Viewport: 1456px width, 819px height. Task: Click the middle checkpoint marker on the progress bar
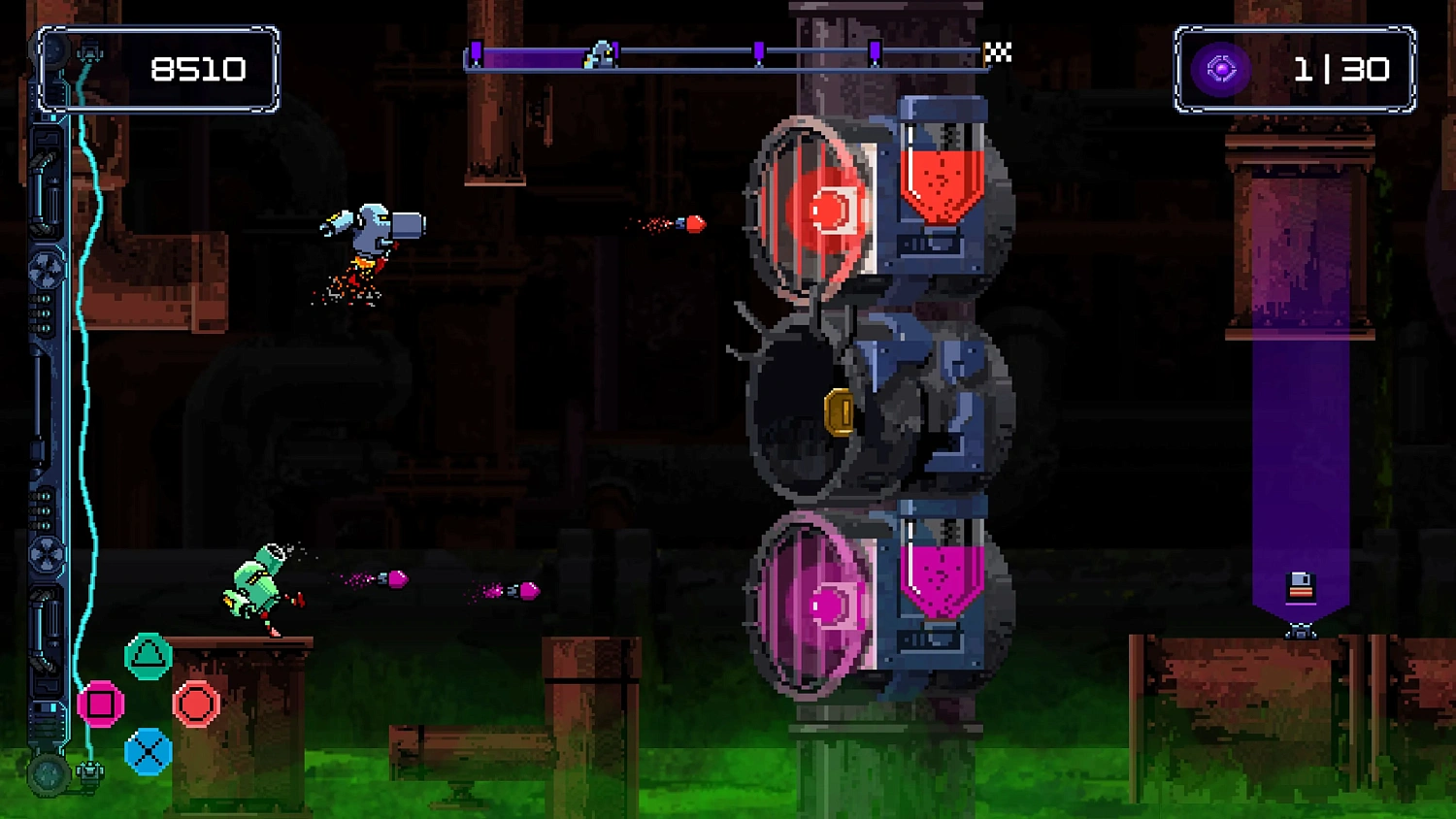[760, 53]
